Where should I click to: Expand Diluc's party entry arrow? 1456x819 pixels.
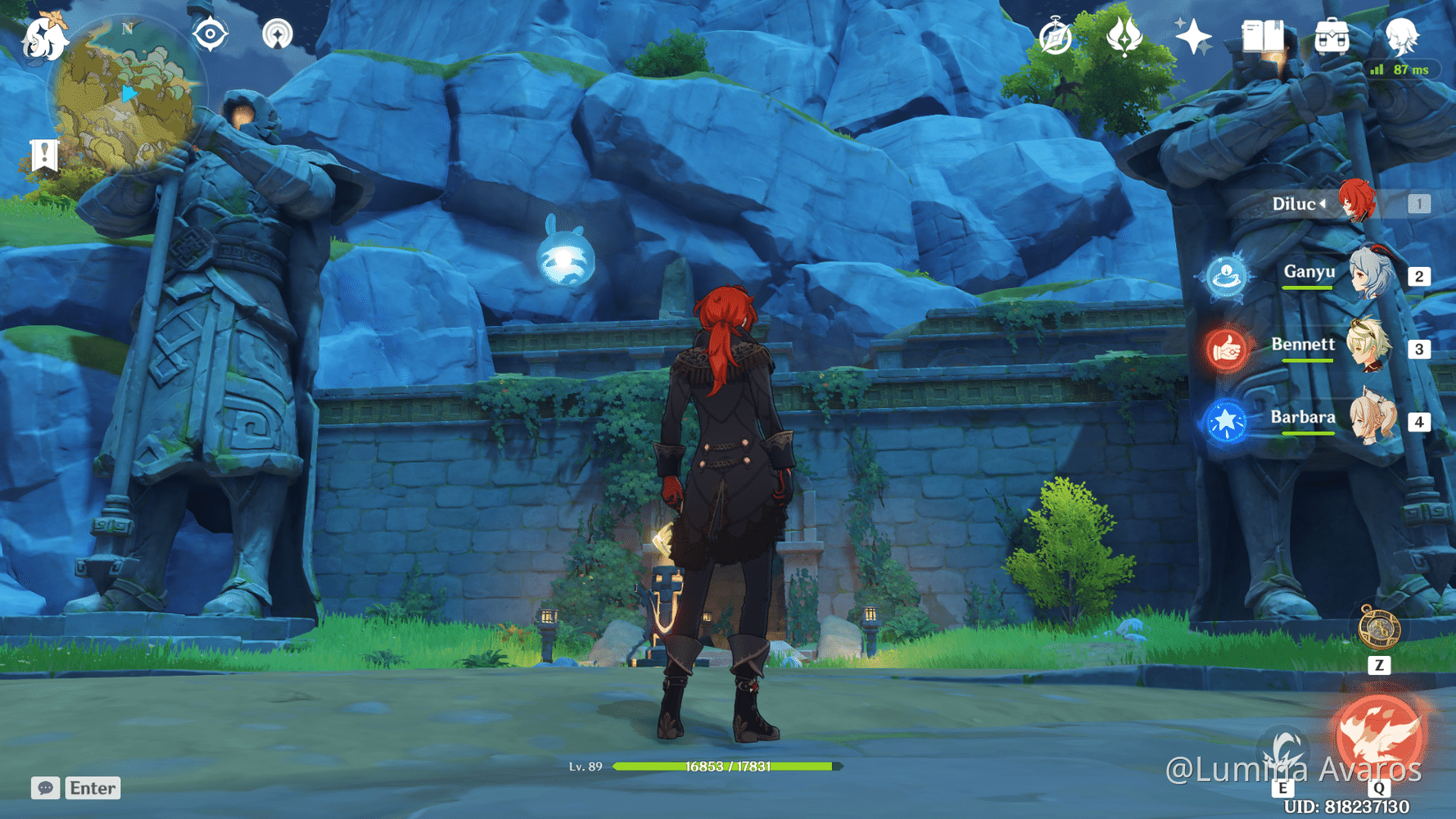(x=1324, y=205)
